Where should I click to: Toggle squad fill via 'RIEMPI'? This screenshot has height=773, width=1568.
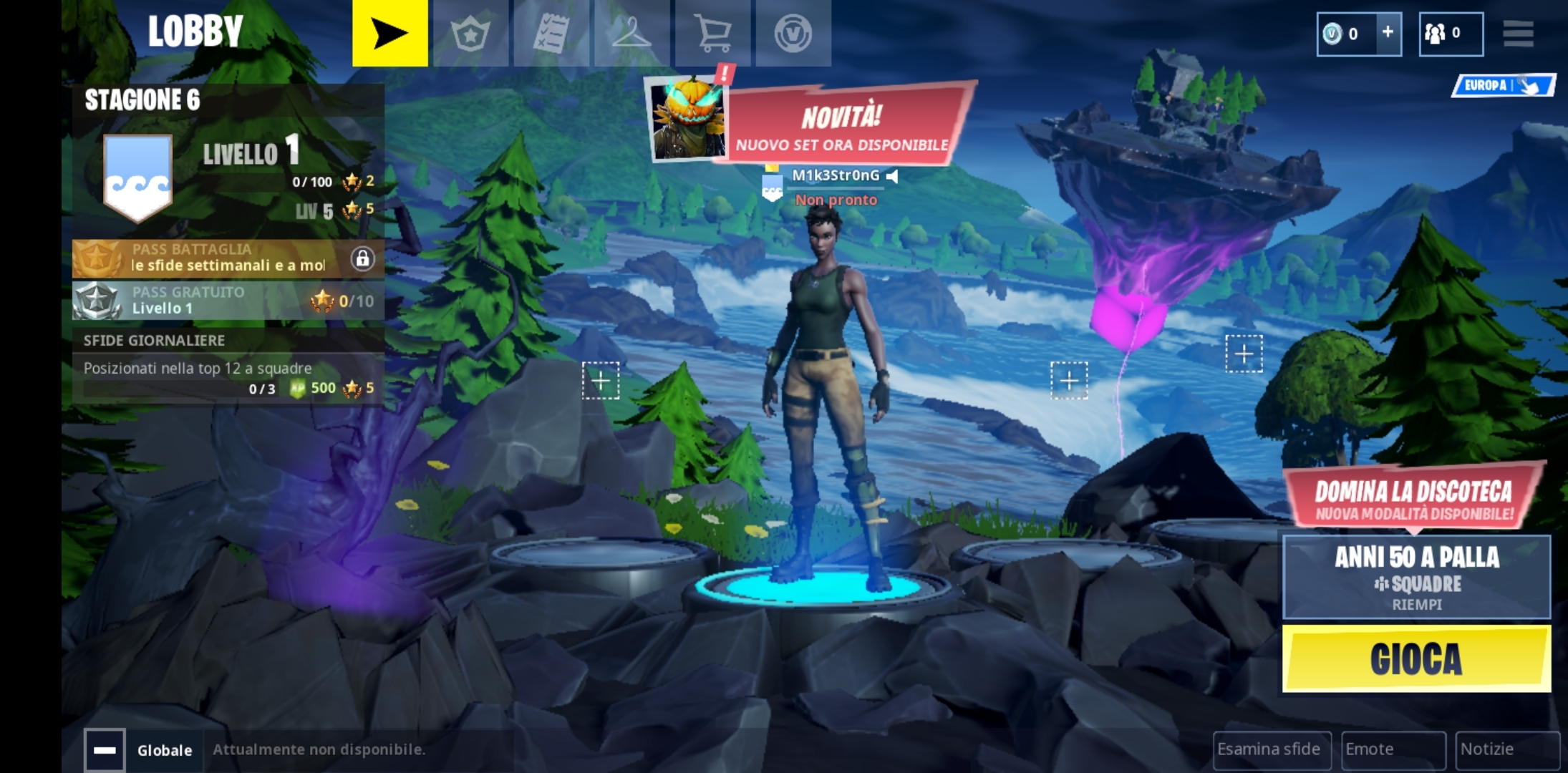1416,603
